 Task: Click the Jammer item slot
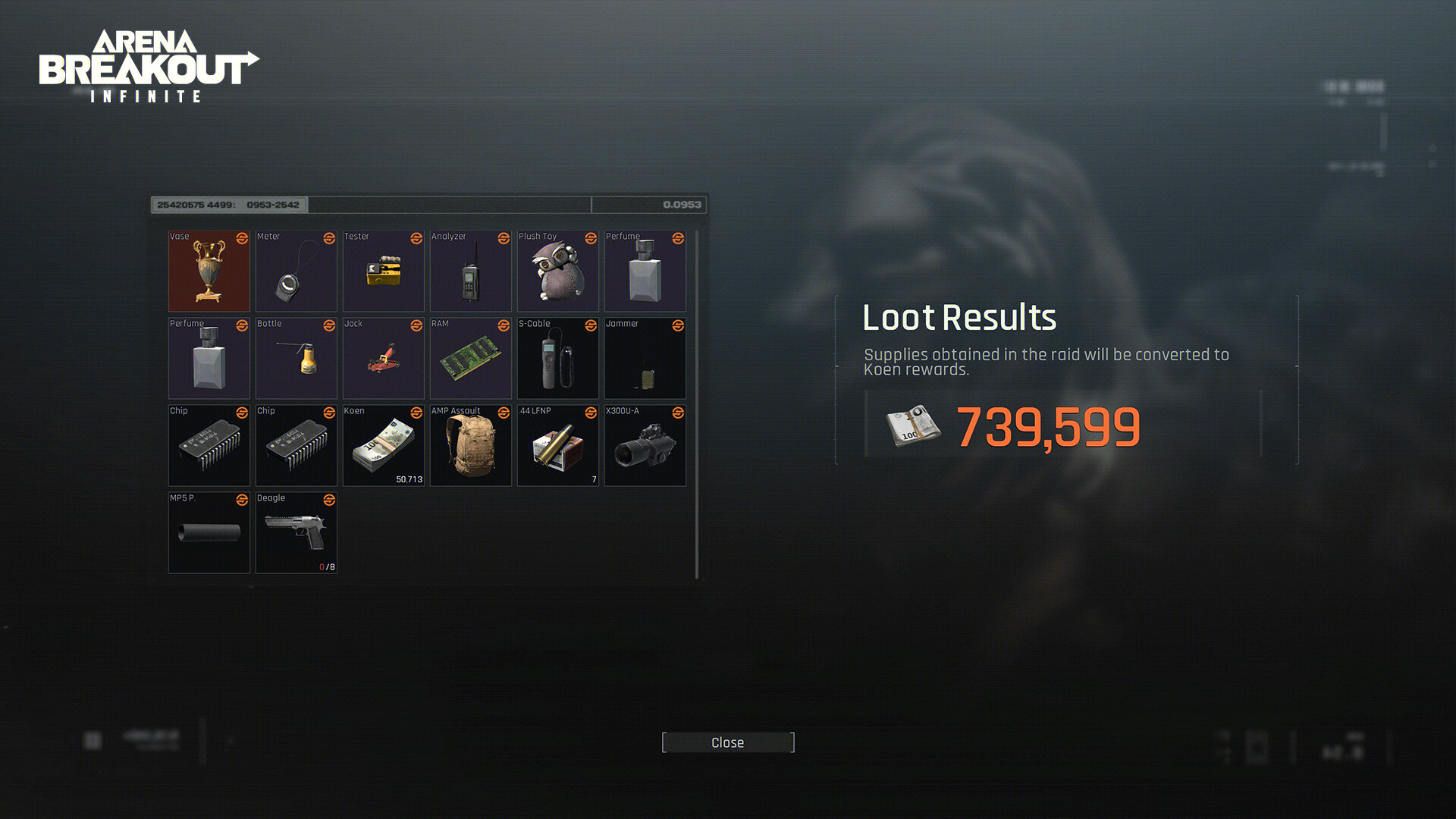coord(645,359)
